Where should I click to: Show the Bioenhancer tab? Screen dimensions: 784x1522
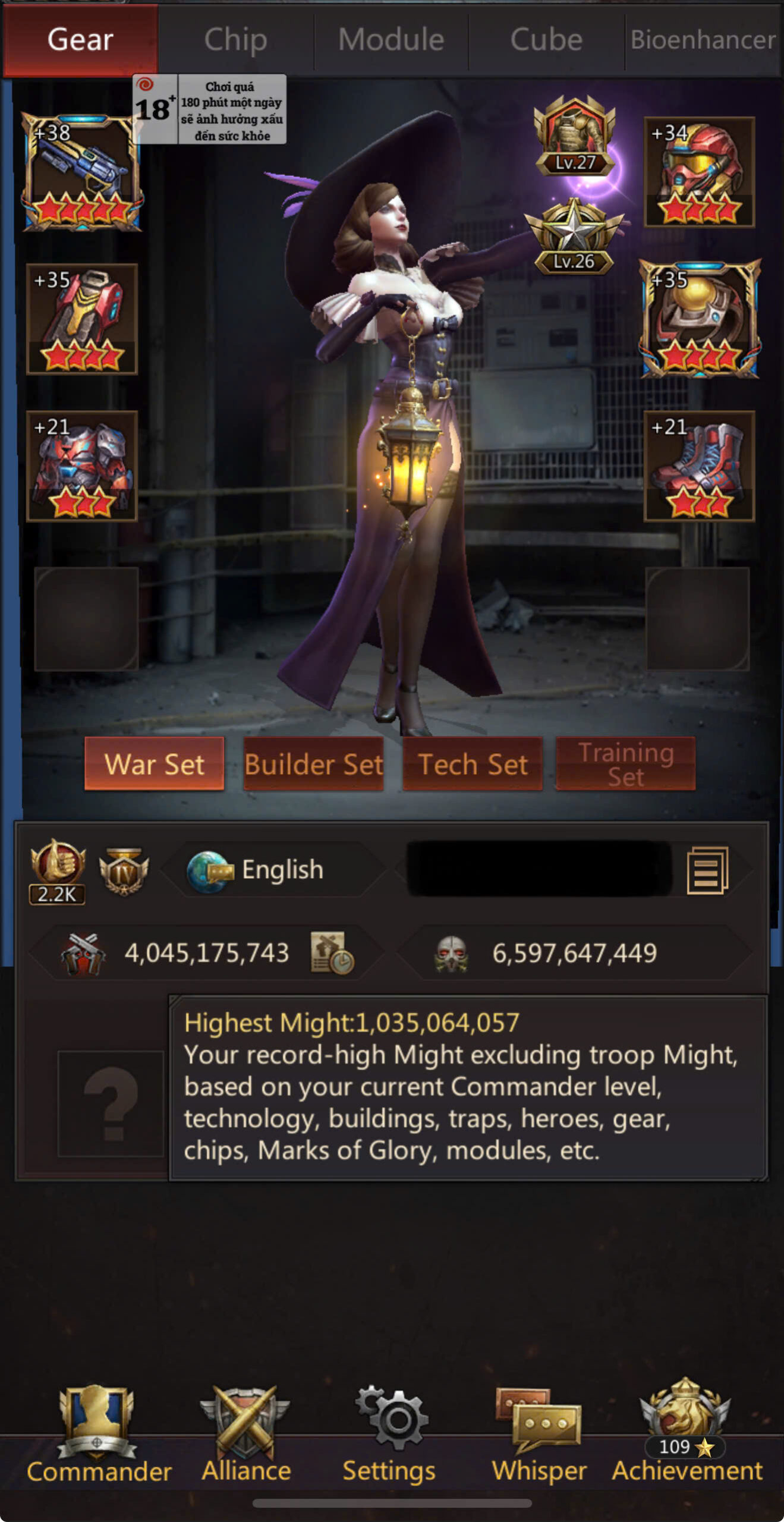pos(703,40)
